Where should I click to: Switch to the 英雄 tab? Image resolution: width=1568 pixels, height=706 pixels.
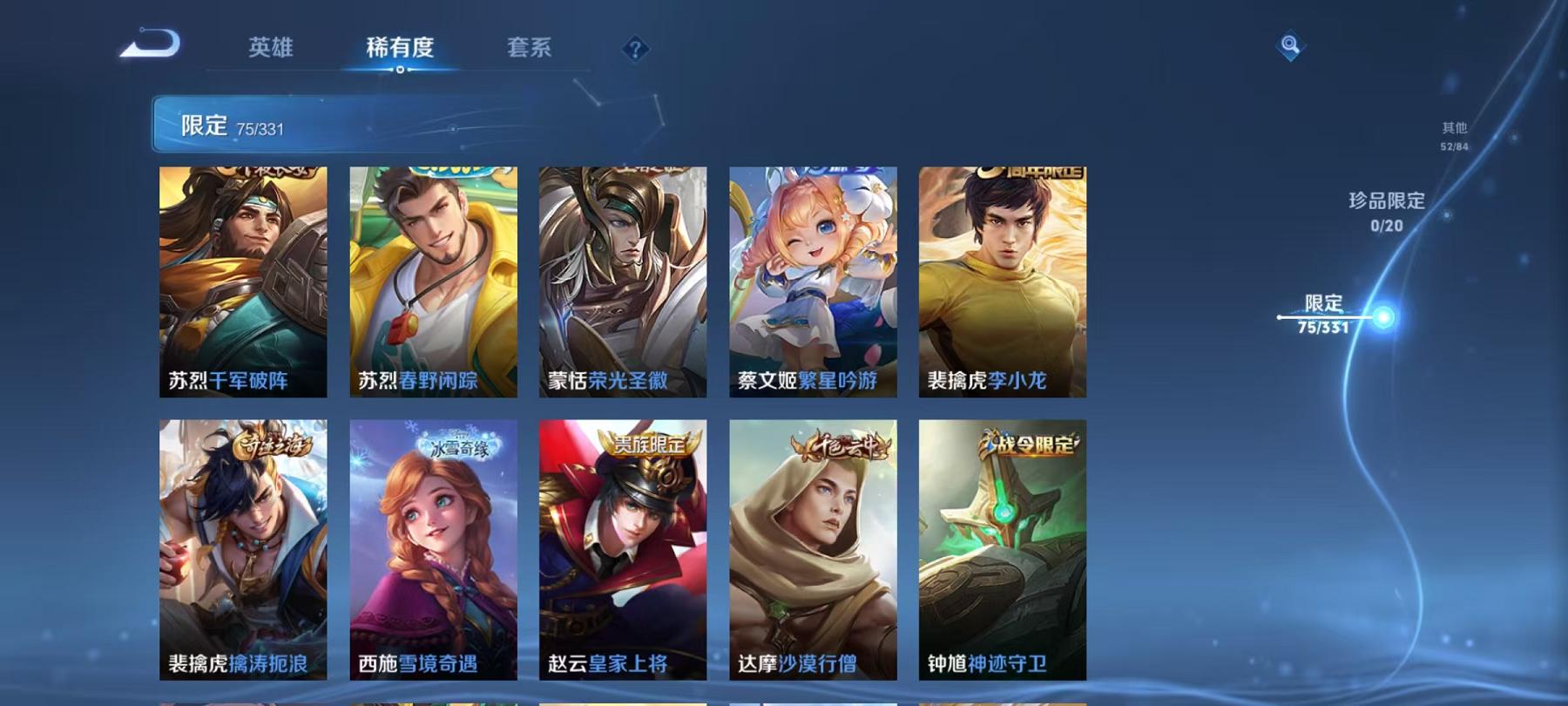pyautogui.click(x=270, y=50)
